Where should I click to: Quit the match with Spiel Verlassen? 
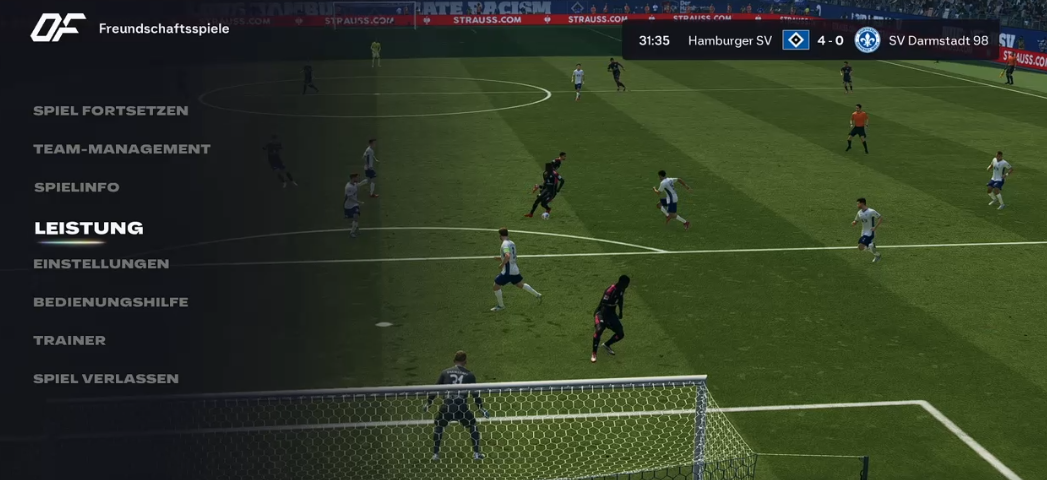pyautogui.click(x=105, y=379)
